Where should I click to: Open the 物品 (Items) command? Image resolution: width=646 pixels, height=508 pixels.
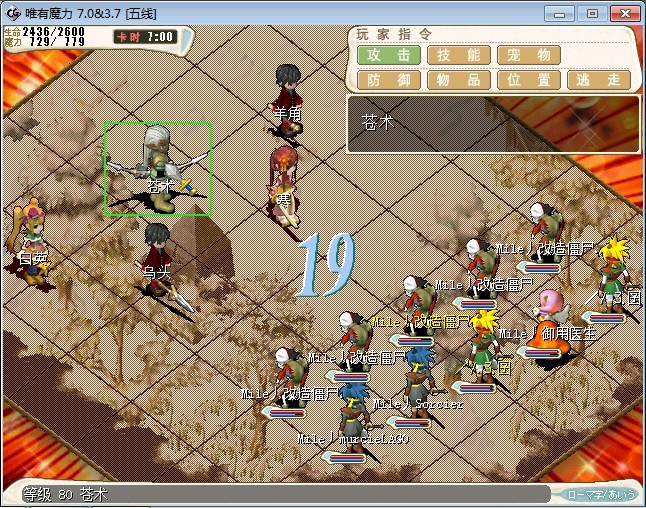[x=459, y=80]
